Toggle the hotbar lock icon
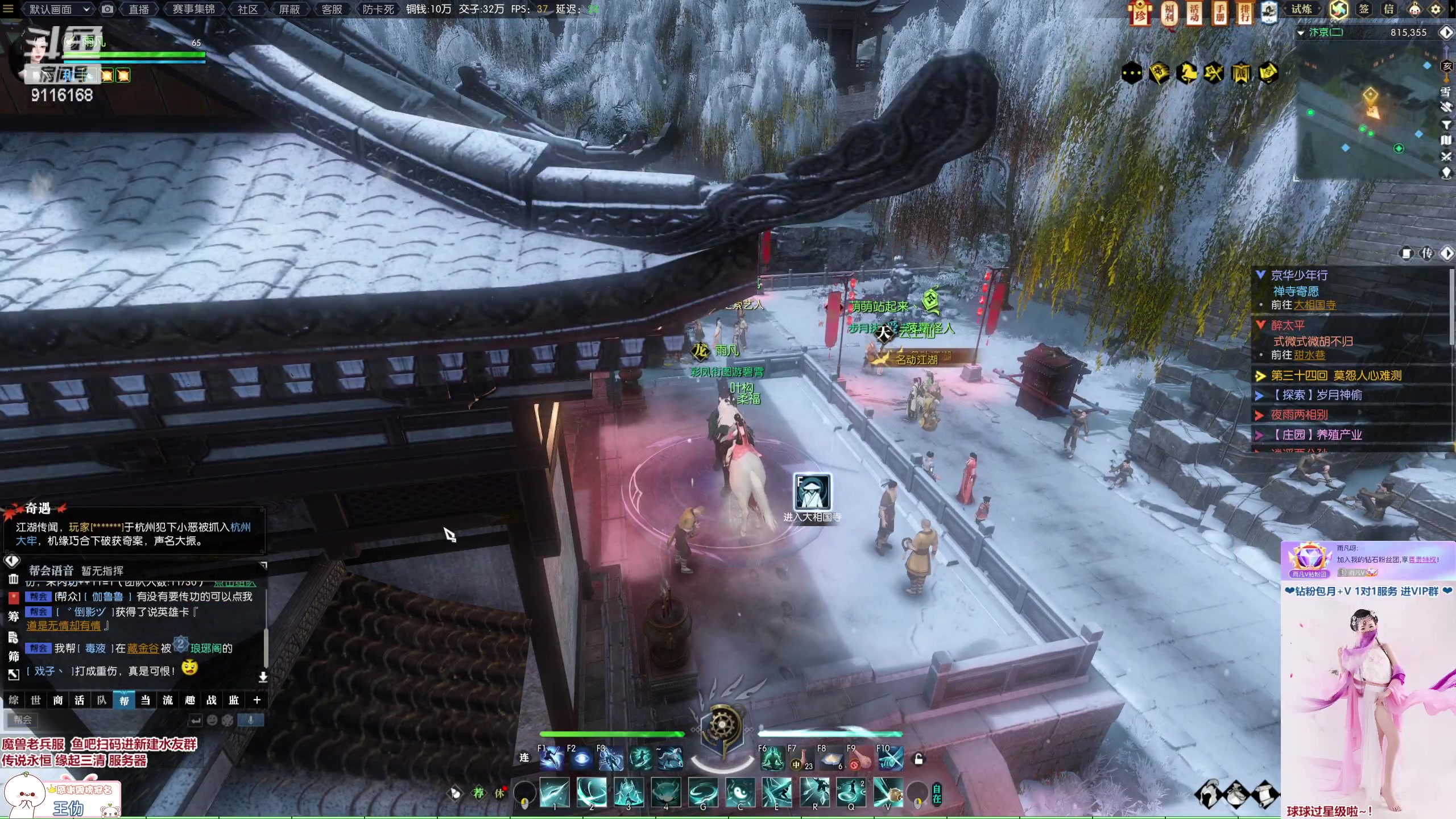Viewport: 1456px width, 819px height. [918, 759]
